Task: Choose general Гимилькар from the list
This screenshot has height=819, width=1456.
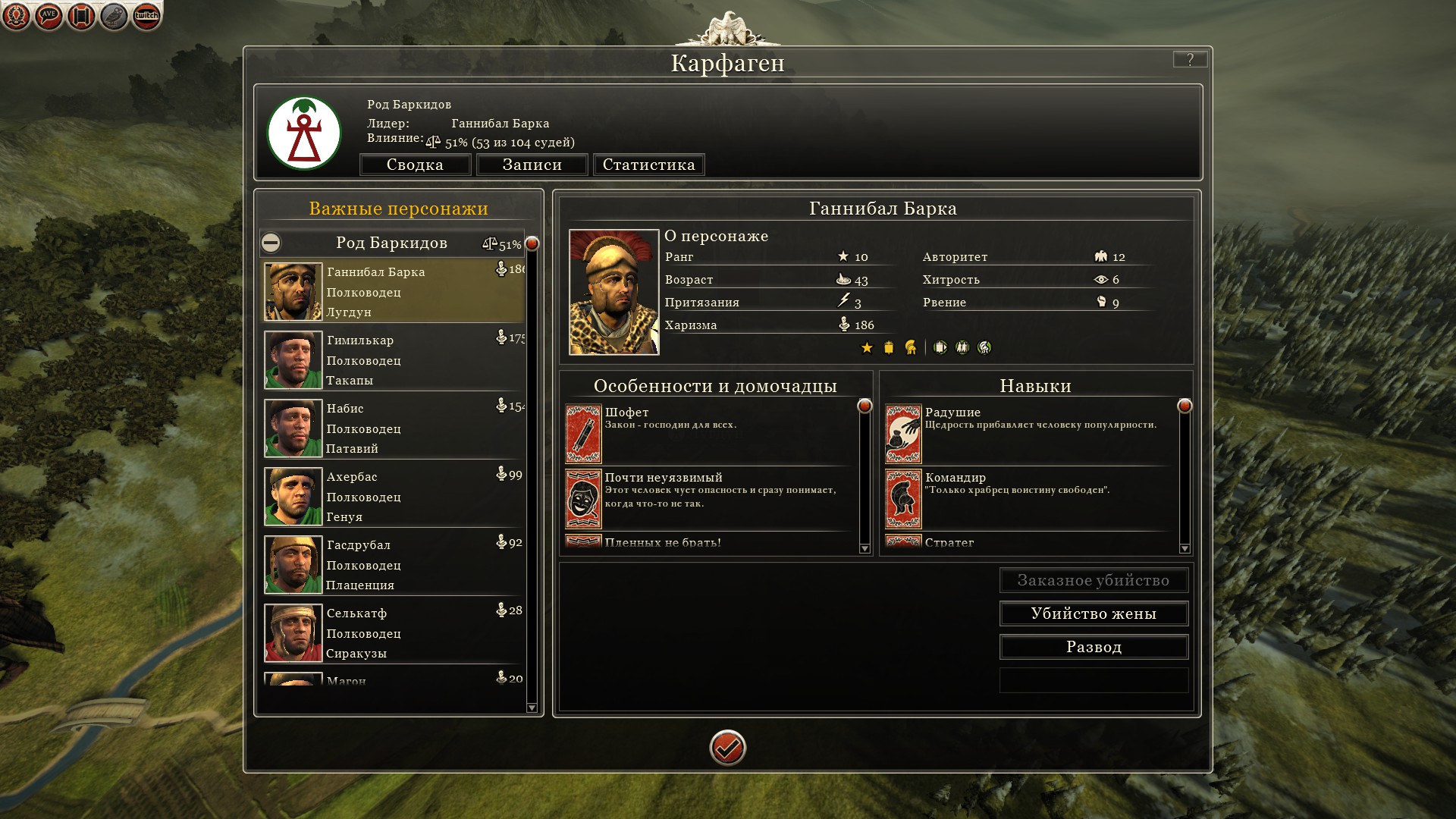Action: [x=393, y=360]
